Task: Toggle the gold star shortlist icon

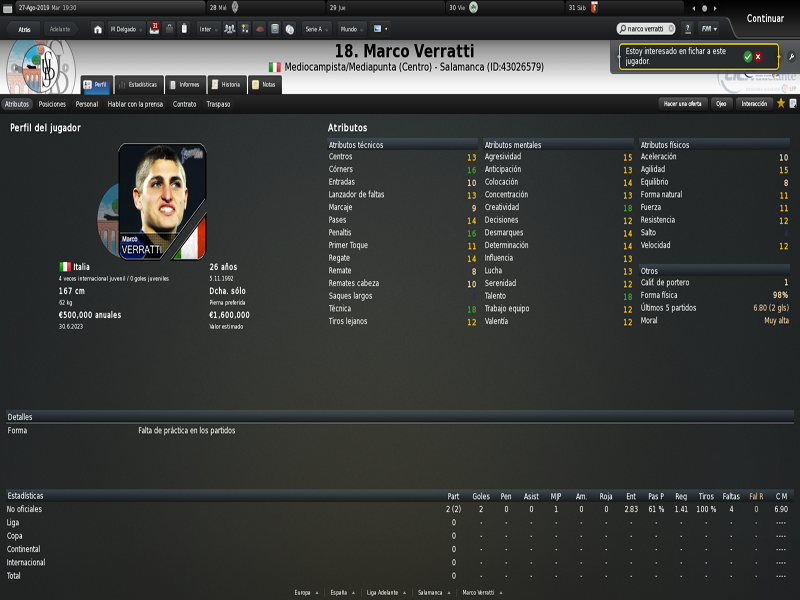Action: pyautogui.click(x=781, y=103)
